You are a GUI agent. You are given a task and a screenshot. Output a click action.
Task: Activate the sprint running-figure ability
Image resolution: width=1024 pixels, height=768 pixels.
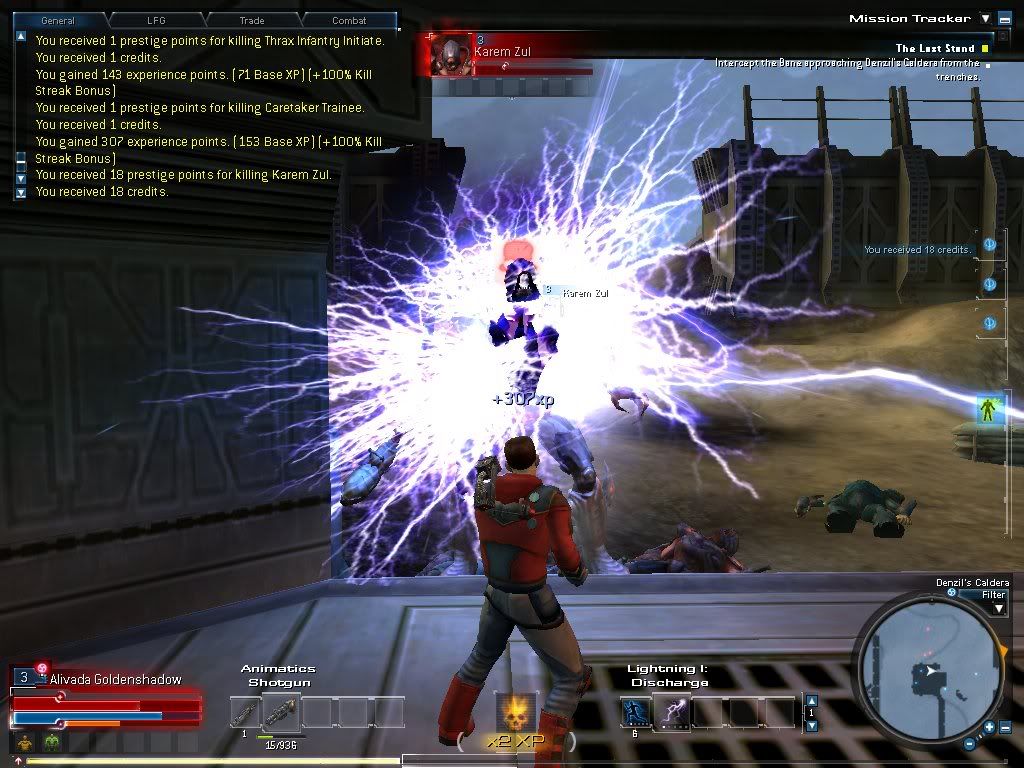pyautogui.click(x=635, y=712)
